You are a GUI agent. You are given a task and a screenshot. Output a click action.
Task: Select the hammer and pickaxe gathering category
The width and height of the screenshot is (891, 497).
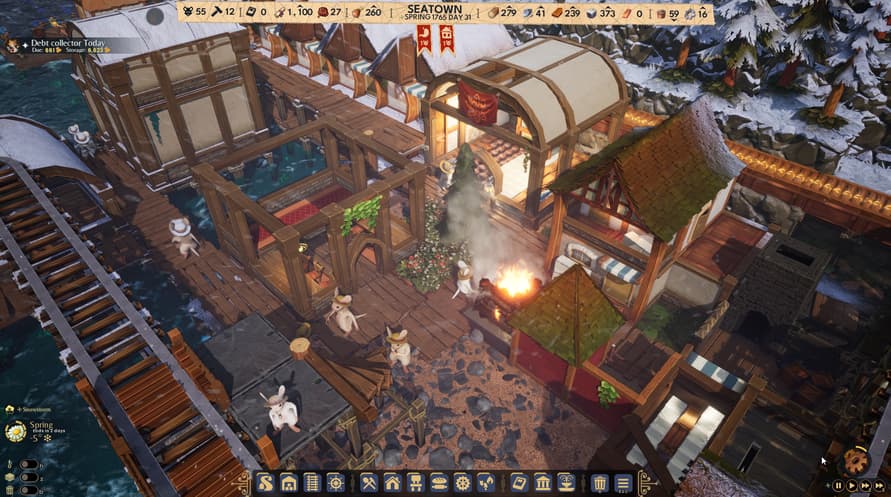point(369,484)
